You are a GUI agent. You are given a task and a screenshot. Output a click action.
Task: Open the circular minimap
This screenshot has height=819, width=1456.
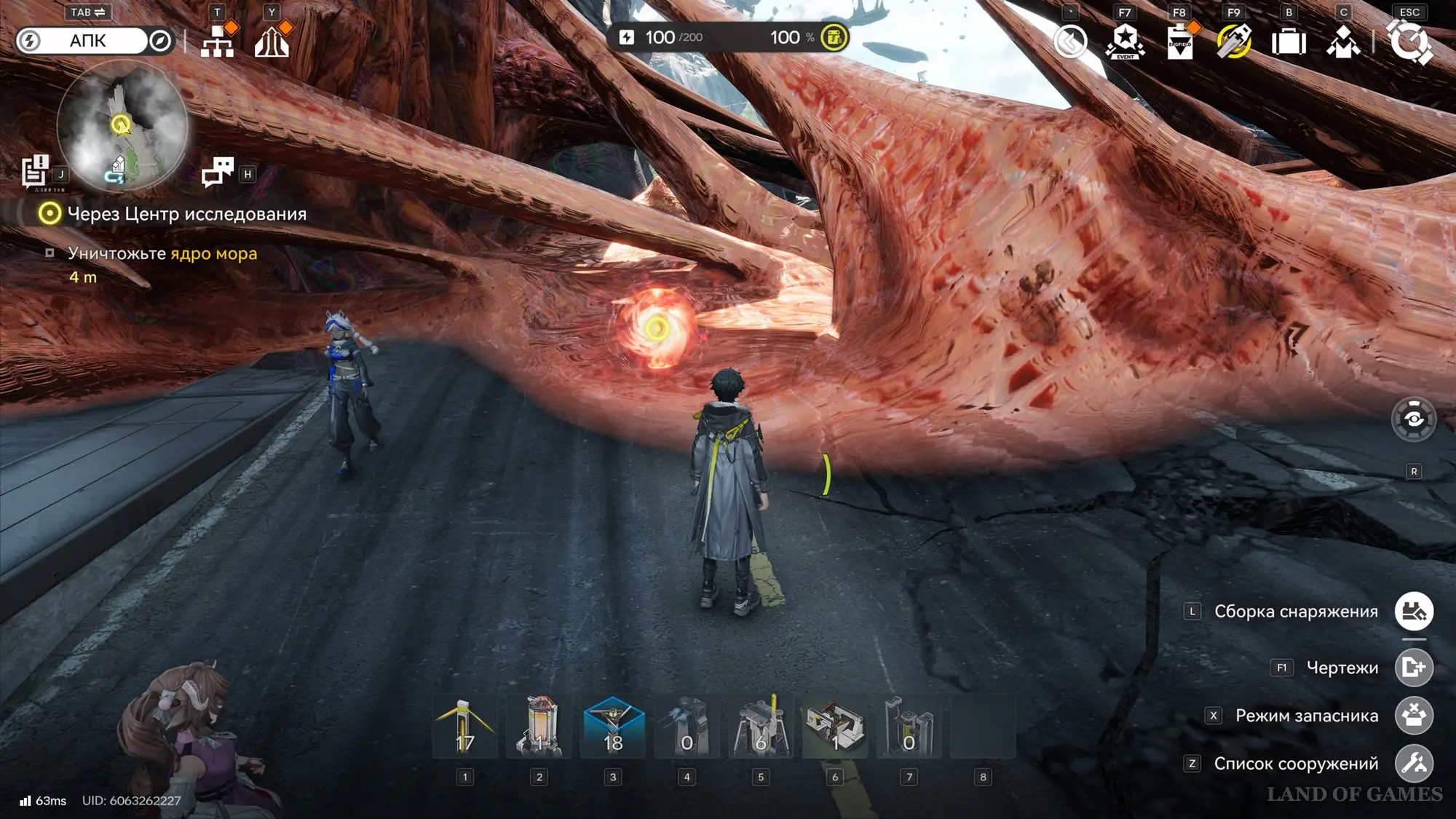[x=122, y=125]
